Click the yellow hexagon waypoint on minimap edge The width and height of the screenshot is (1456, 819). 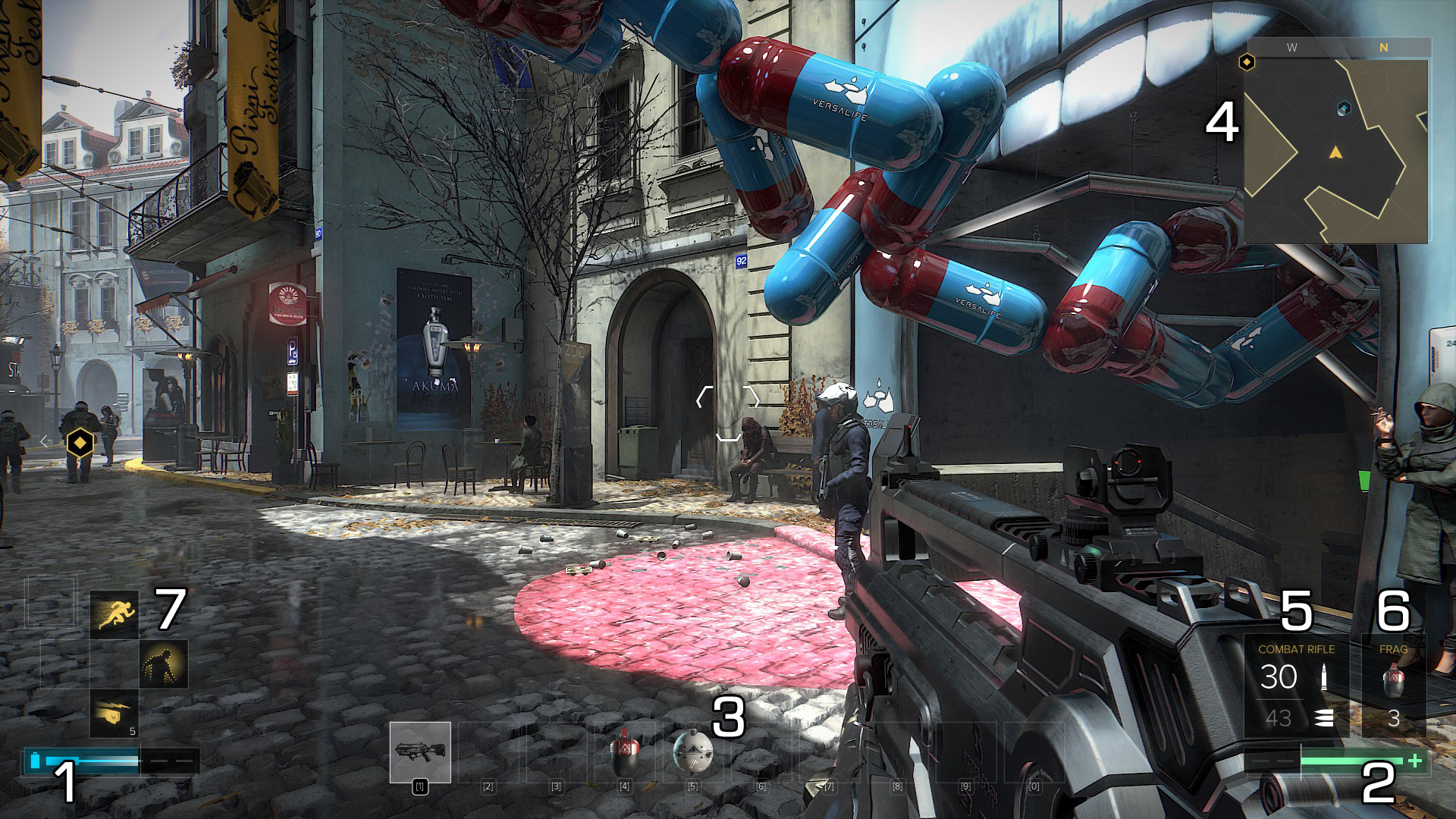[x=1247, y=61]
